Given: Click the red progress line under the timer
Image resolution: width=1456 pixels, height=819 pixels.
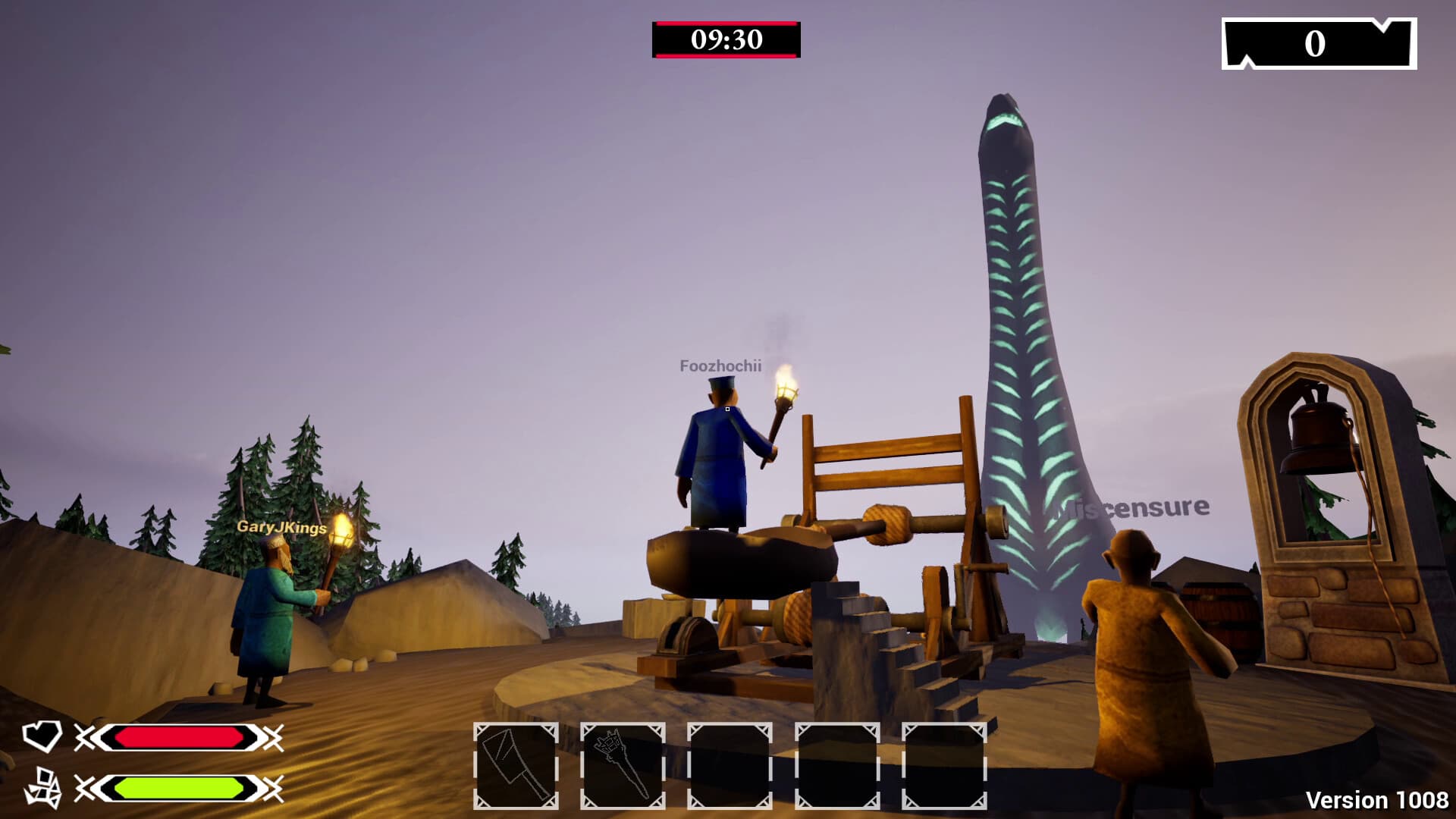Looking at the screenshot, I should tap(726, 58).
